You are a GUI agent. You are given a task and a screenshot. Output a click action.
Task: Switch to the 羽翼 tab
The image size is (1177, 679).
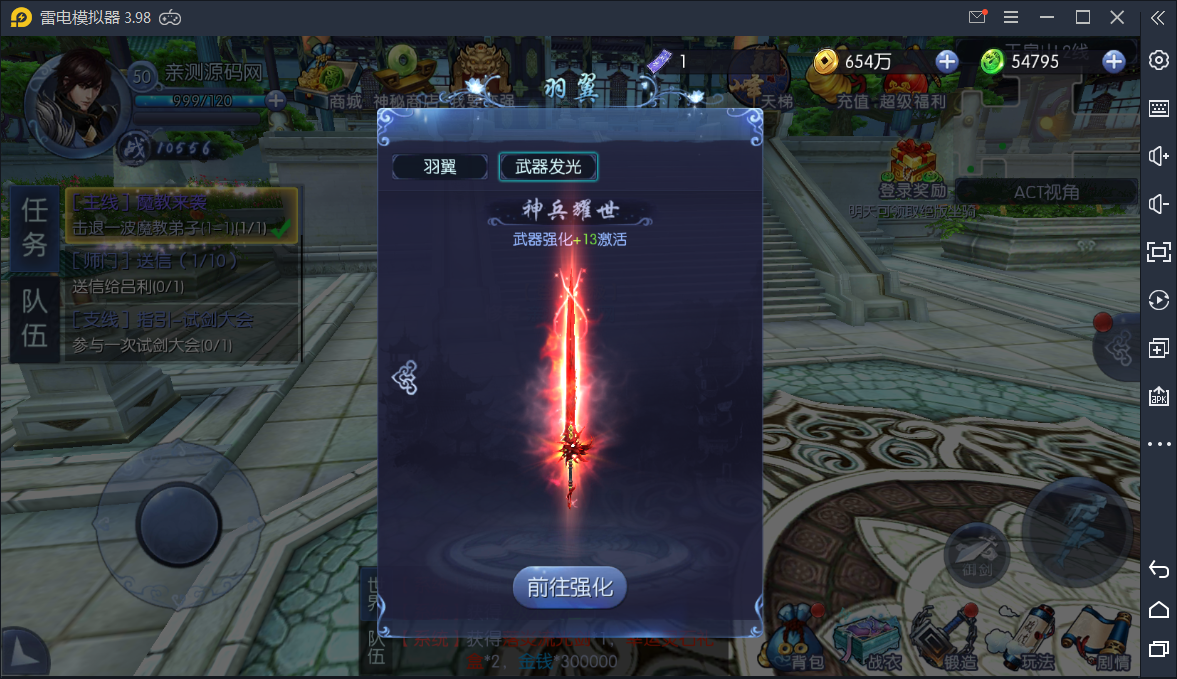tap(440, 167)
